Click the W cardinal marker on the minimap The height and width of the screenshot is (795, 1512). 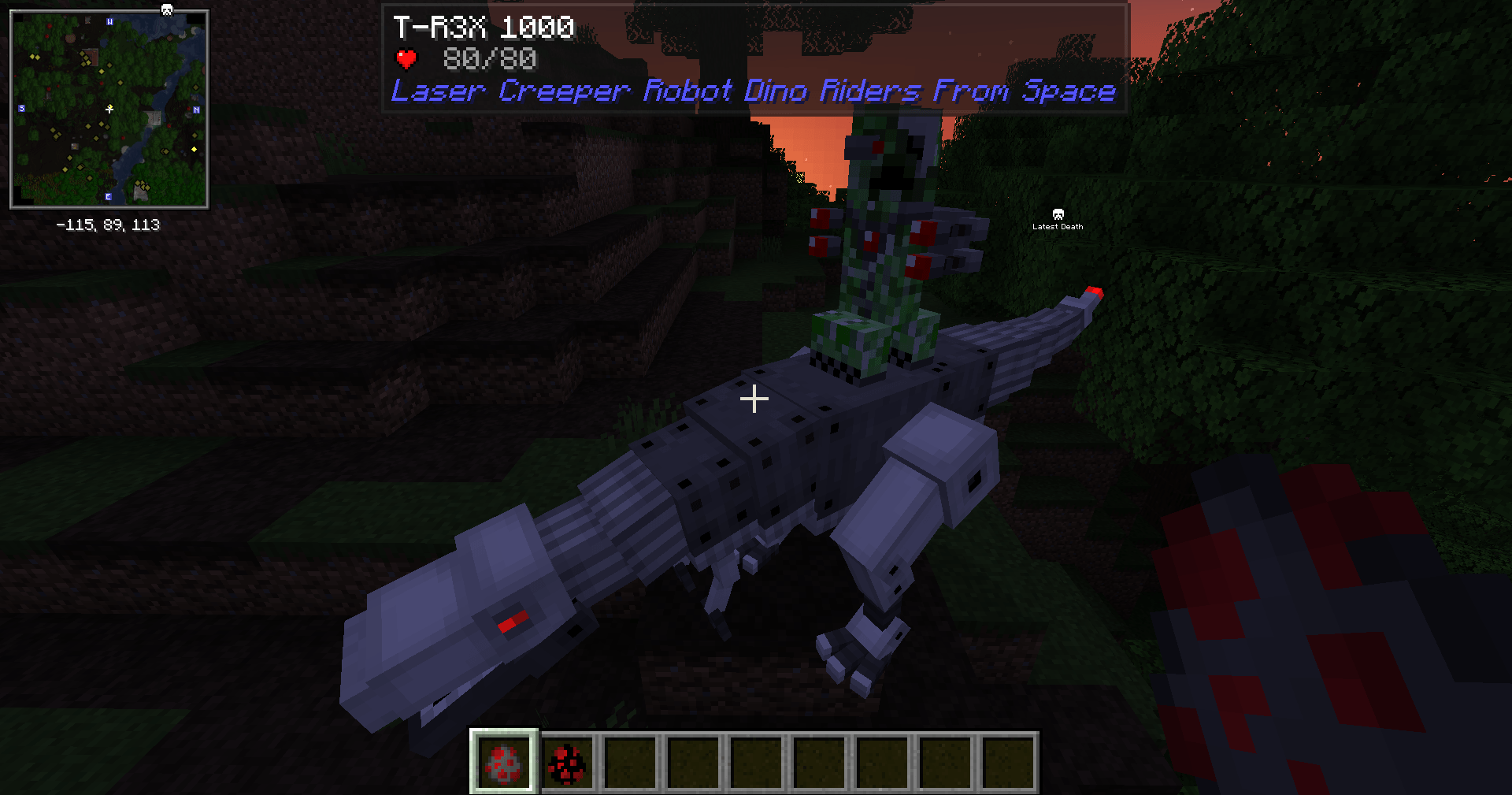click(109, 22)
